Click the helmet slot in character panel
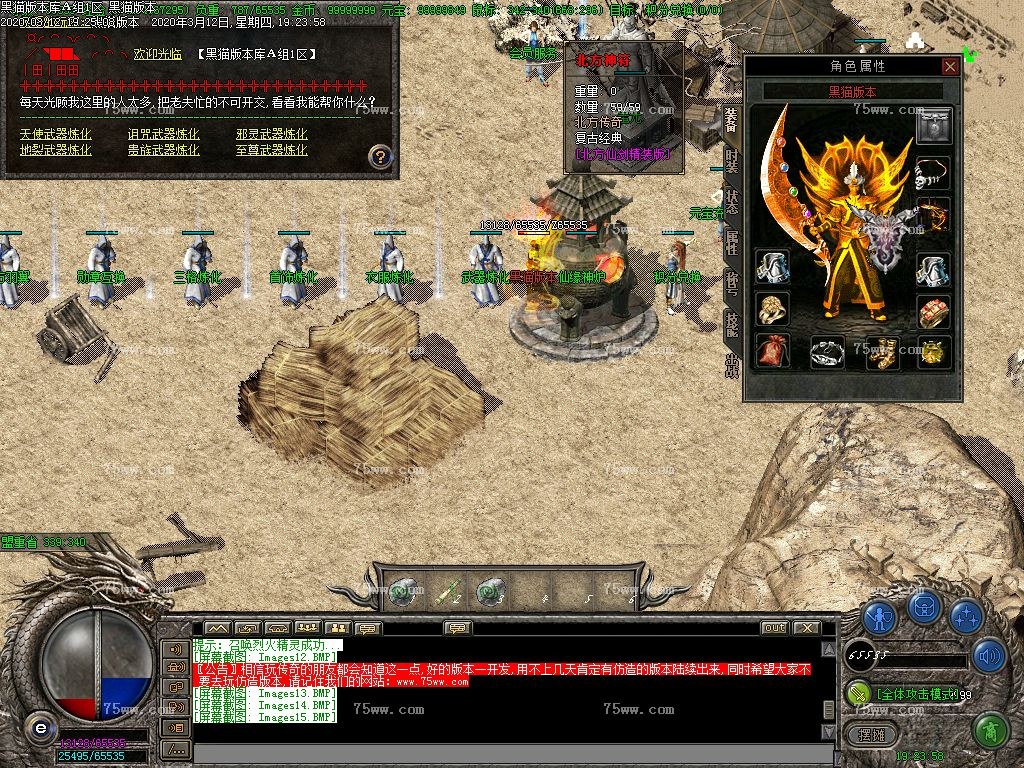Image resolution: width=1024 pixels, height=768 pixels. pos(934,127)
